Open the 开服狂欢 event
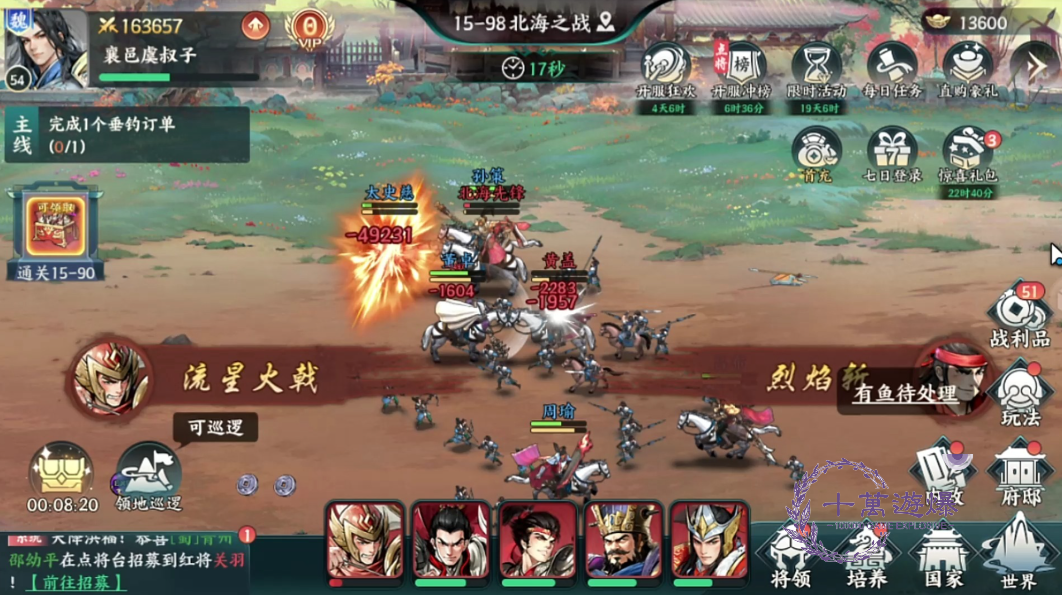 point(664,70)
